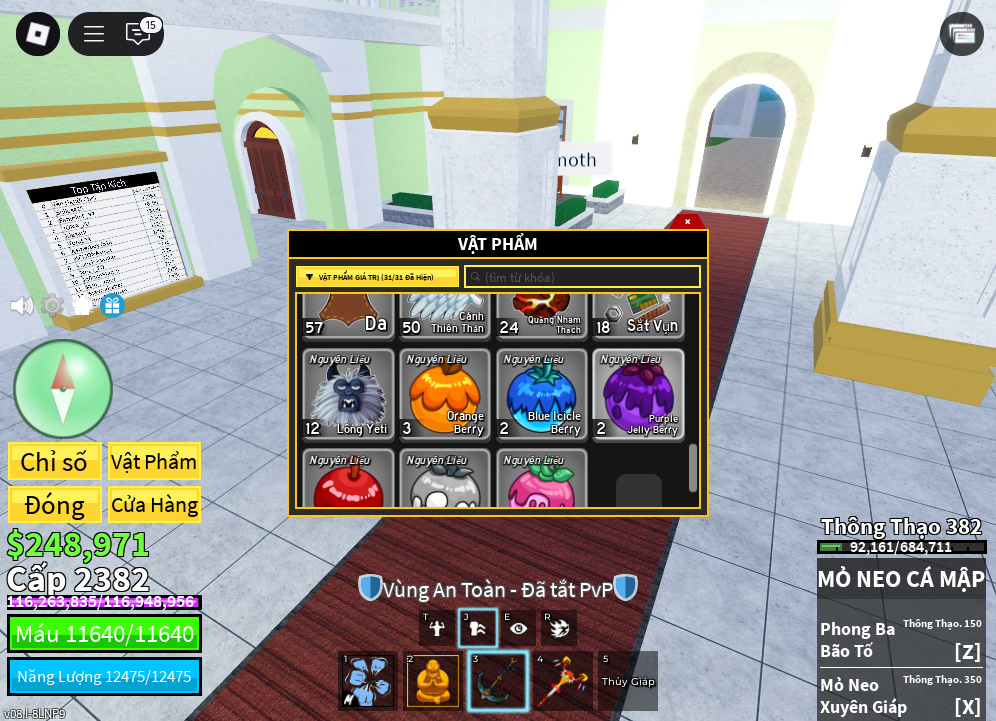Equip the golden Buddha hotbar slot
The width and height of the screenshot is (996, 721).
[433, 681]
